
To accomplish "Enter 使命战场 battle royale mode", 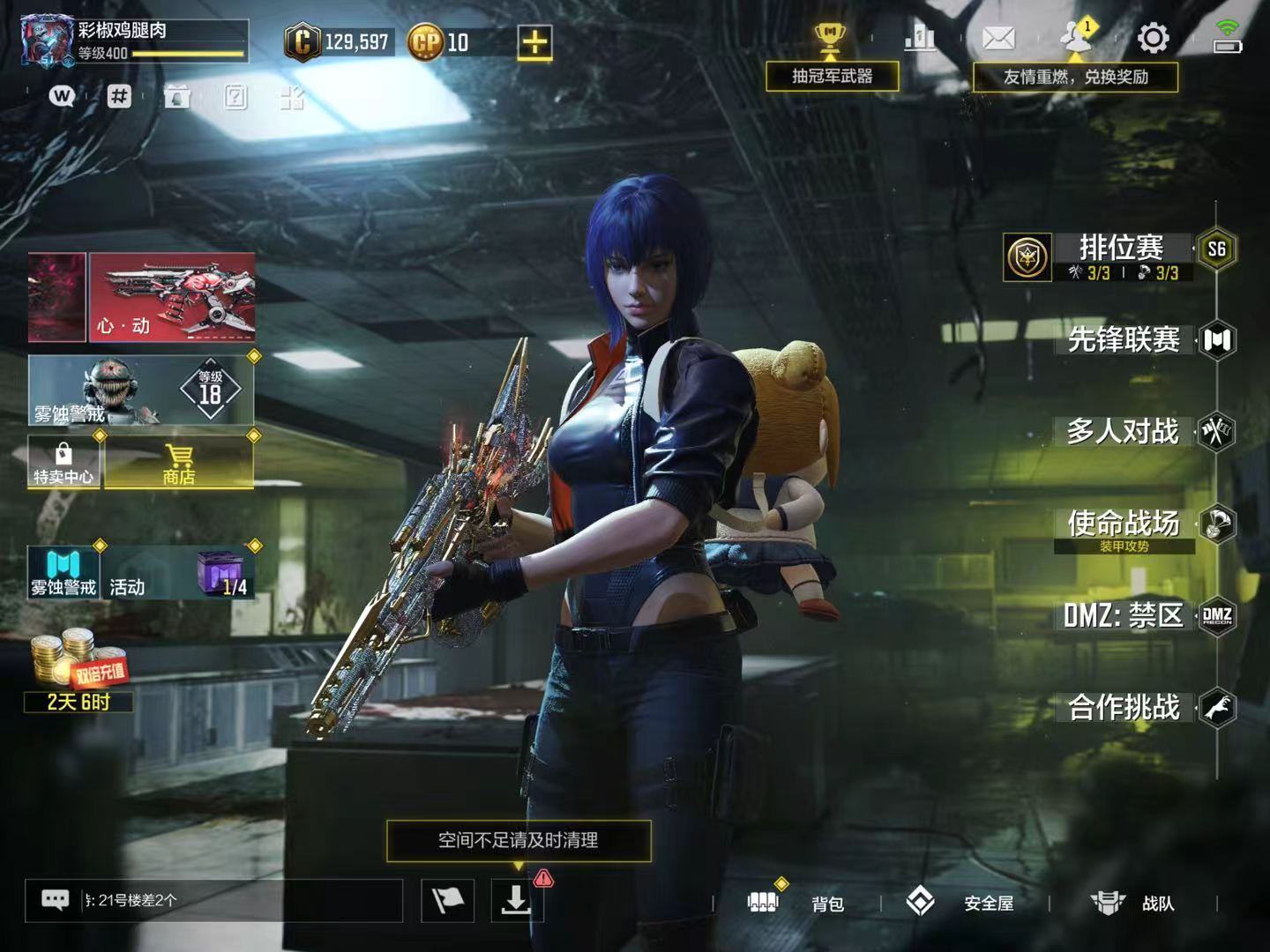I will pos(1124,525).
